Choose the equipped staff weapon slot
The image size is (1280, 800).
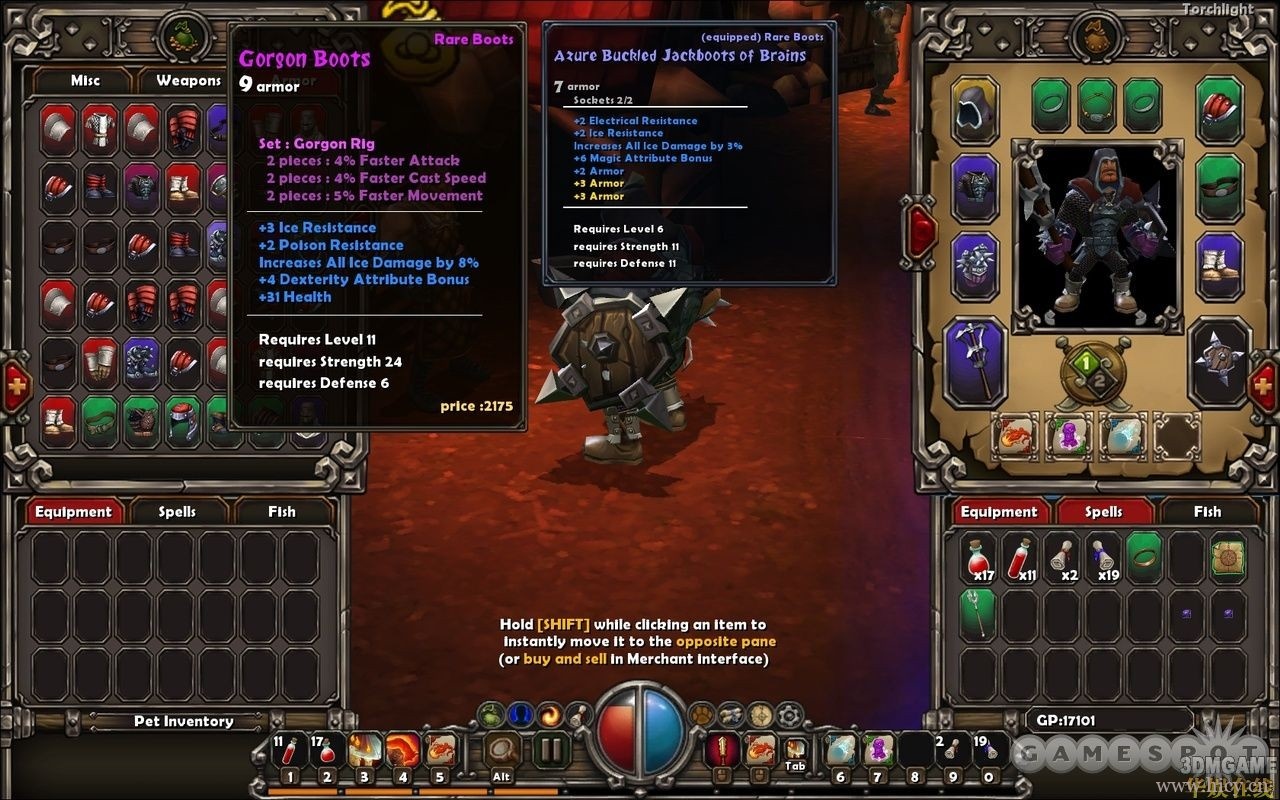[974, 362]
